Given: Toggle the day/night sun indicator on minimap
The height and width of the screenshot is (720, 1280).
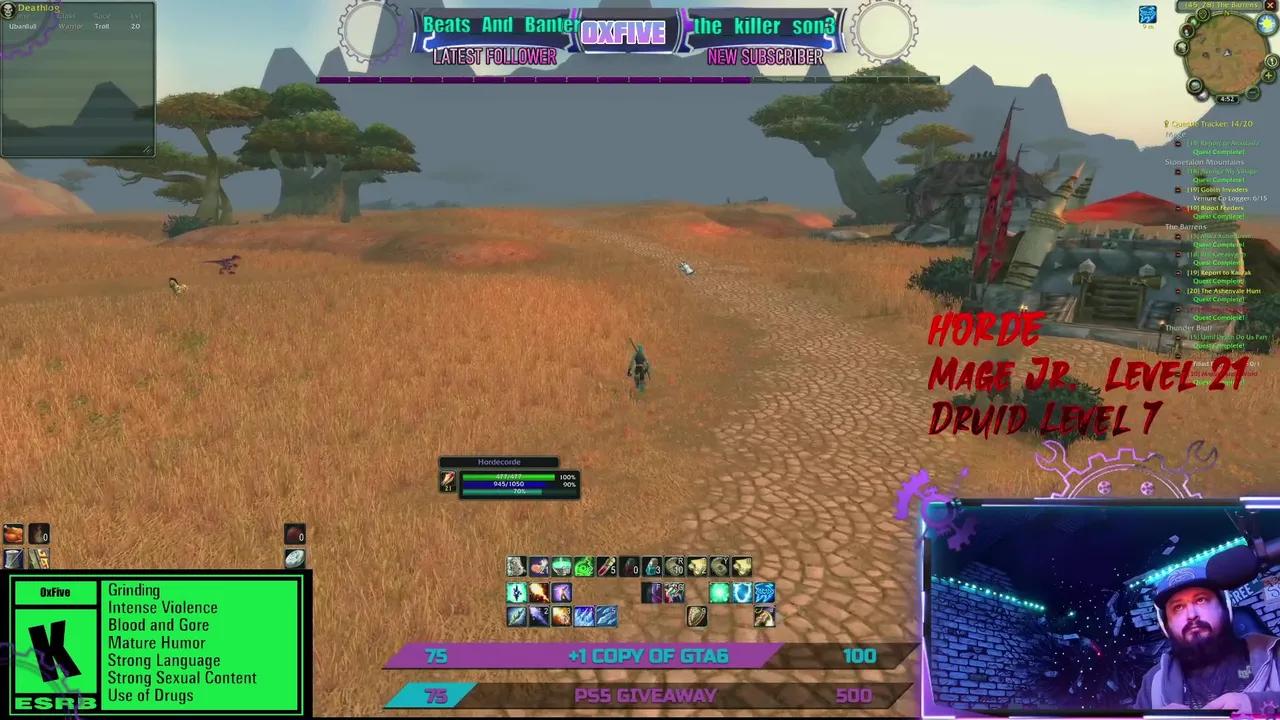Looking at the screenshot, I should 1267,22.
